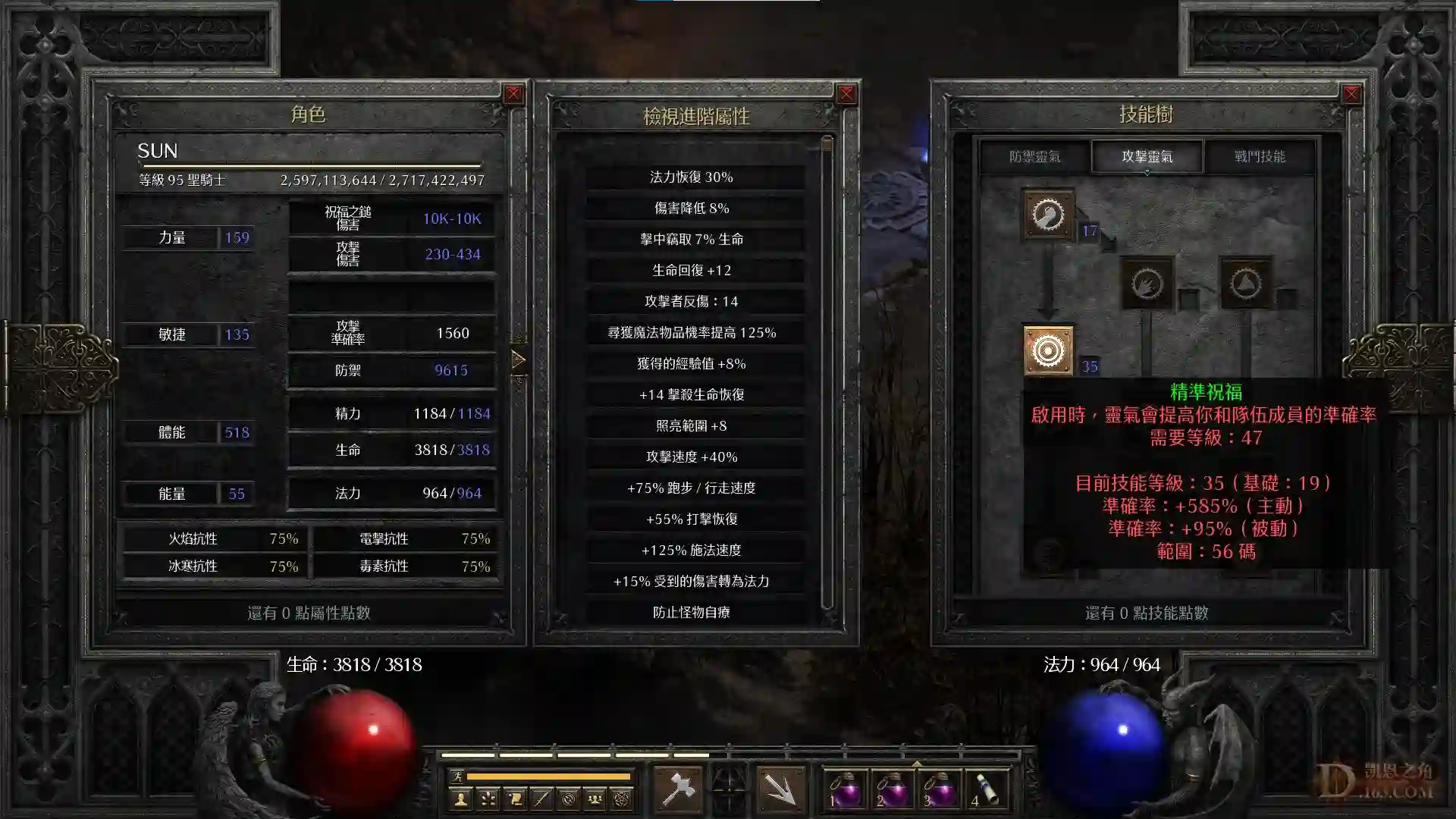Choose the Blessed Aim (精準祝福) skill icon
The image size is (1456, 819).
[1048, 350]
